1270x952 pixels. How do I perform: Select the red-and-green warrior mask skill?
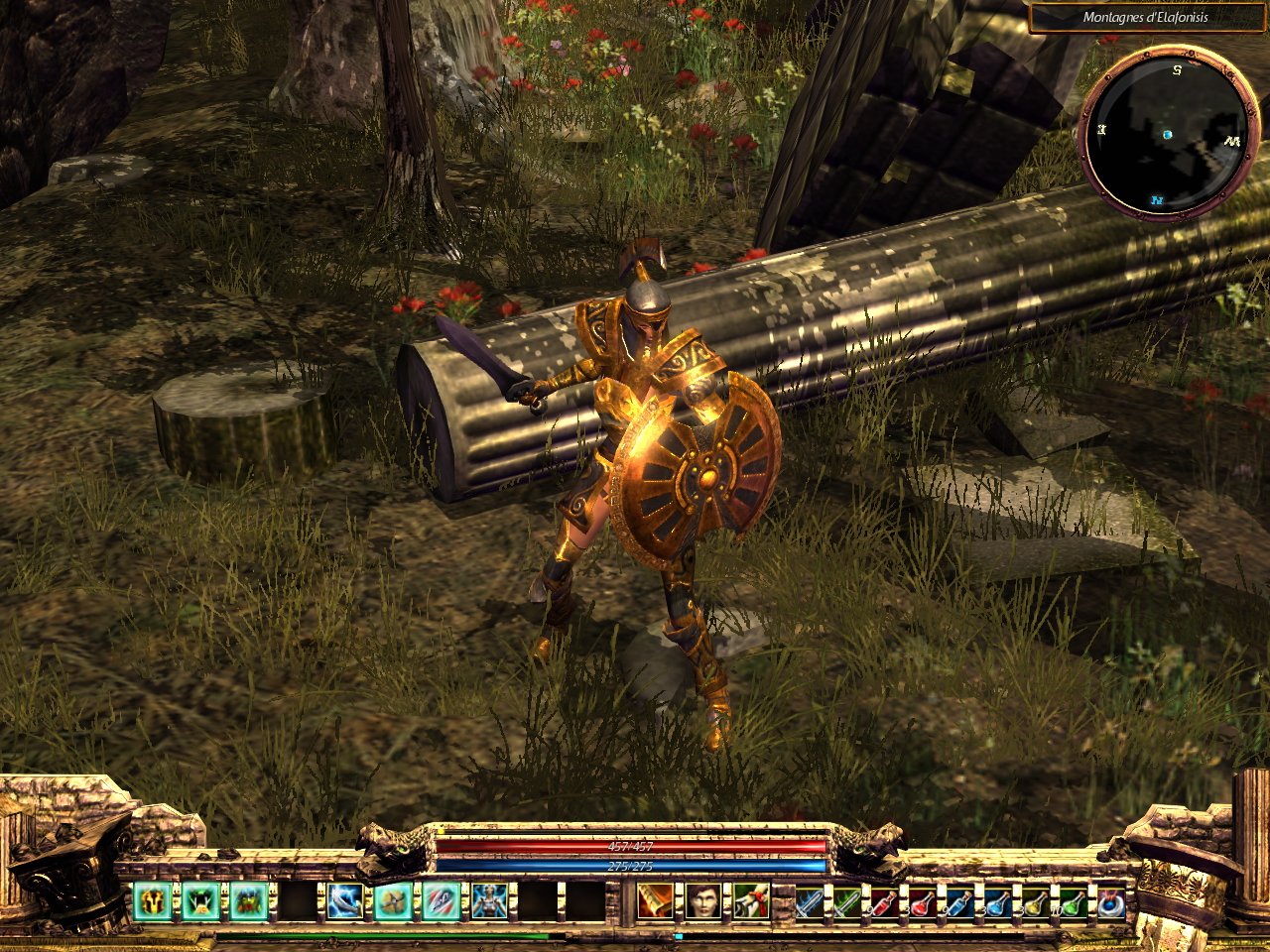tap(249, 902)
